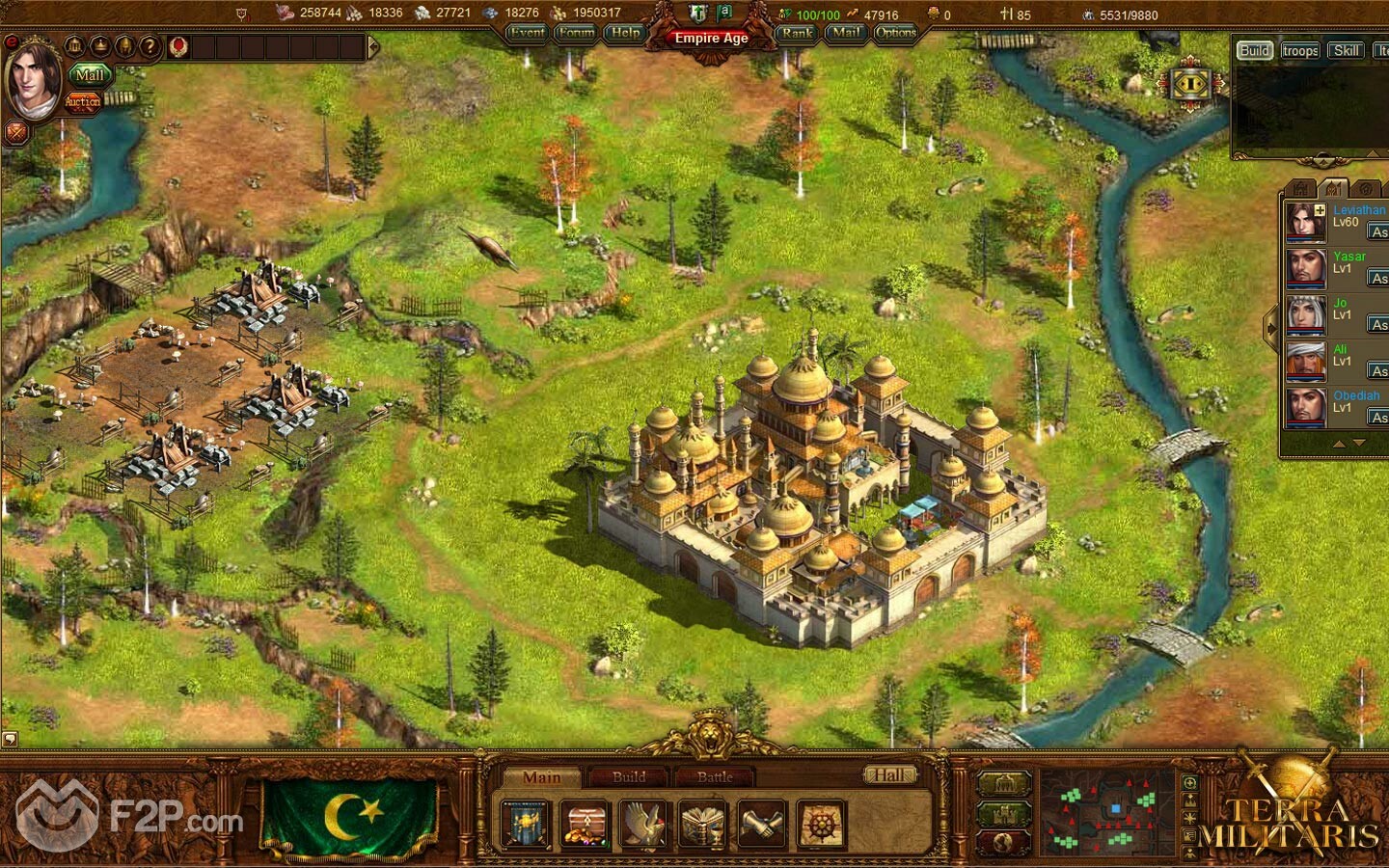Image resolution: width=1389 pixels, height=868 pixels.
Task: Click the minimap
Action: pyautogui.click(x=1107, y=812)
